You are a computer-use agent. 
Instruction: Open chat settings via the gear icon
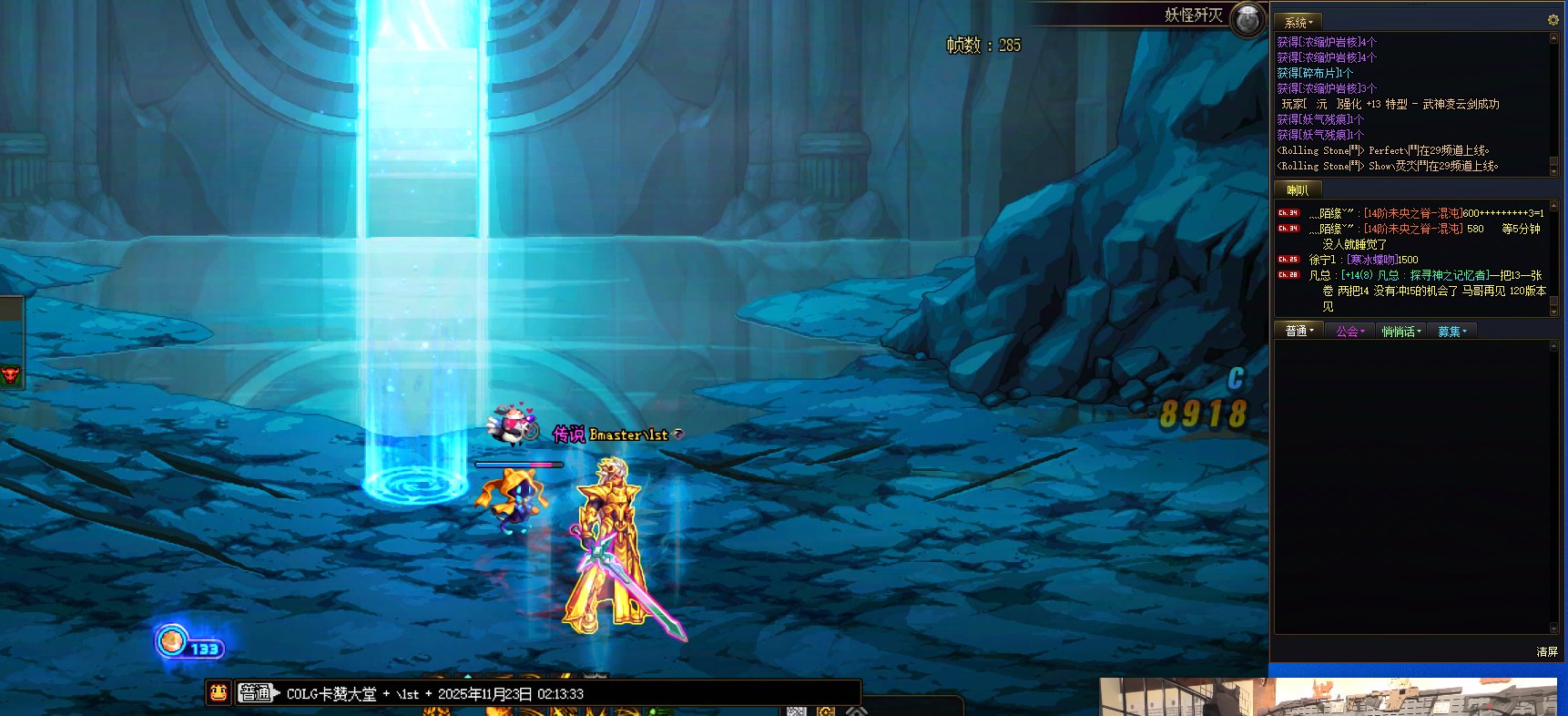pyautogui.click(x=1553, y=20)
